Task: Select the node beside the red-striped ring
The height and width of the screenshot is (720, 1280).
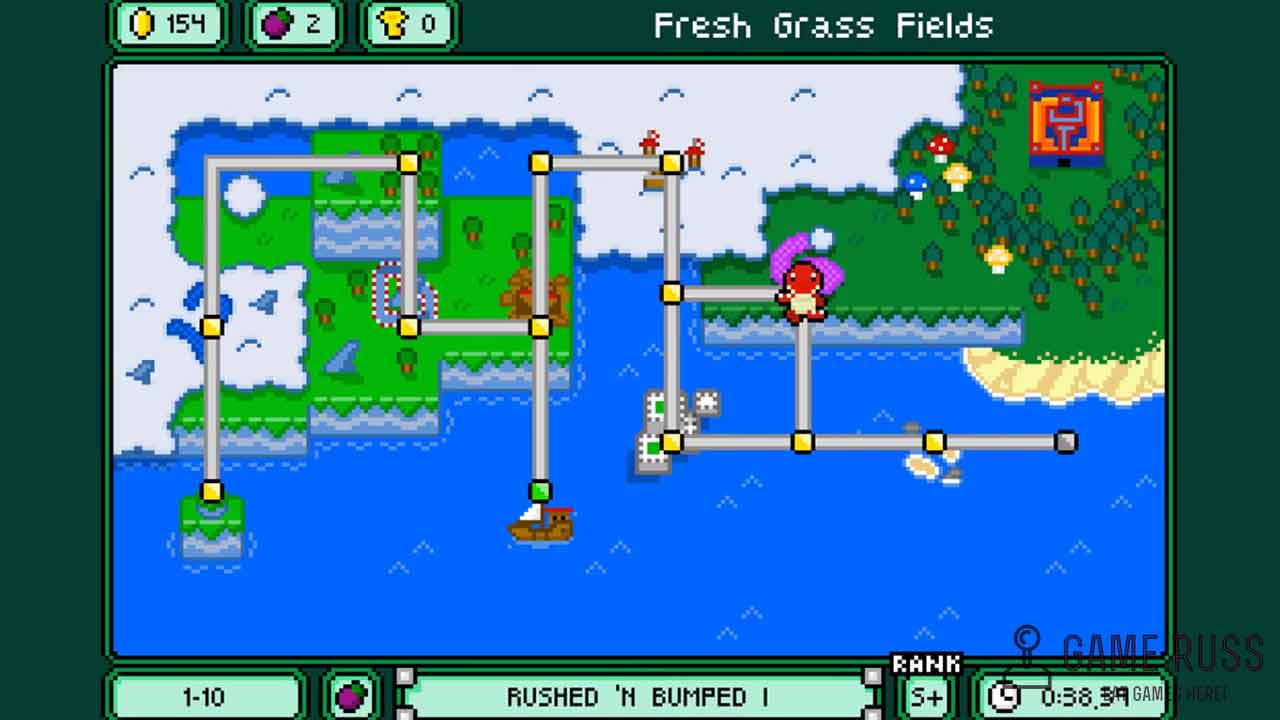Action: click(x=408, y=326)
